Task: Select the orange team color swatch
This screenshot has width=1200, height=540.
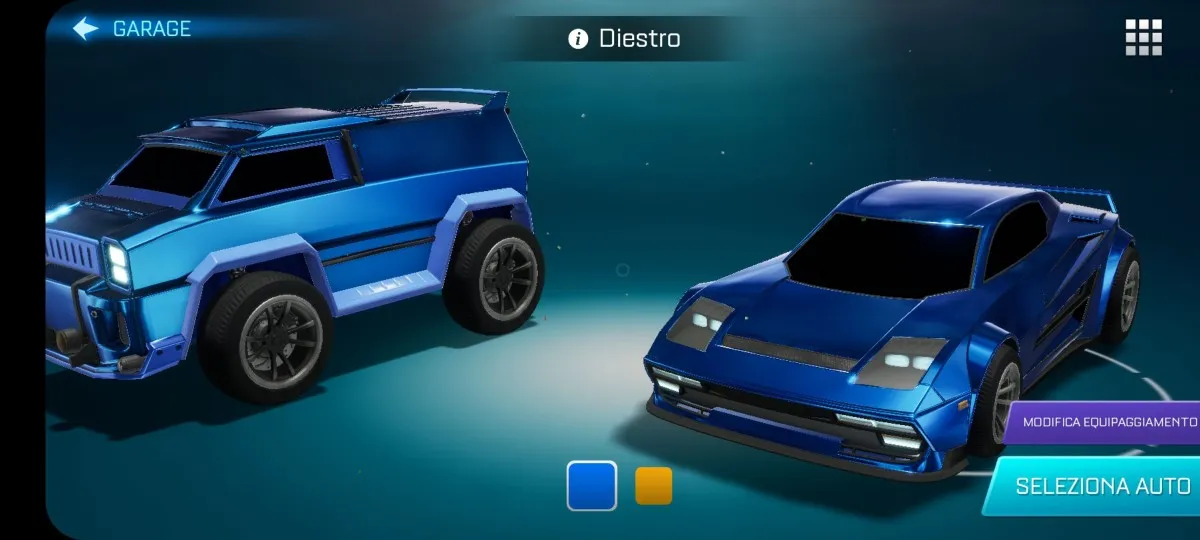Action: click(654, 486)
